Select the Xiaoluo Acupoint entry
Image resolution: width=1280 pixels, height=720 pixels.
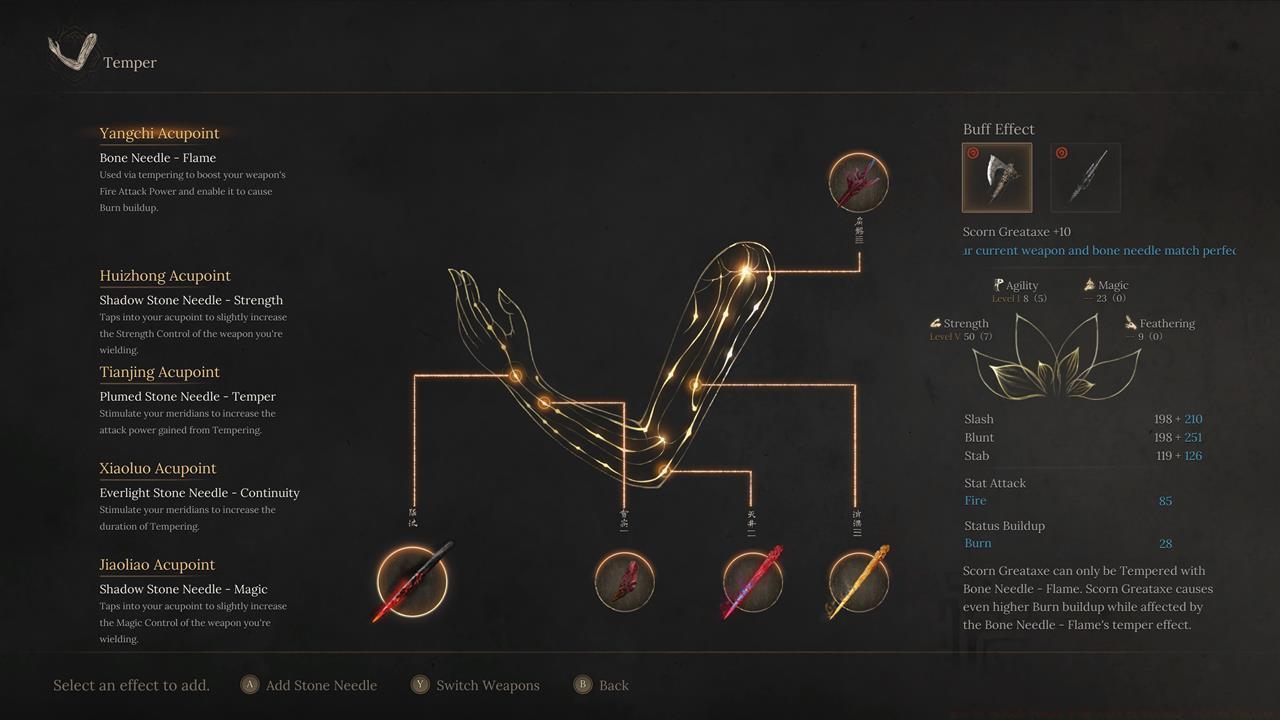(157, 468)
